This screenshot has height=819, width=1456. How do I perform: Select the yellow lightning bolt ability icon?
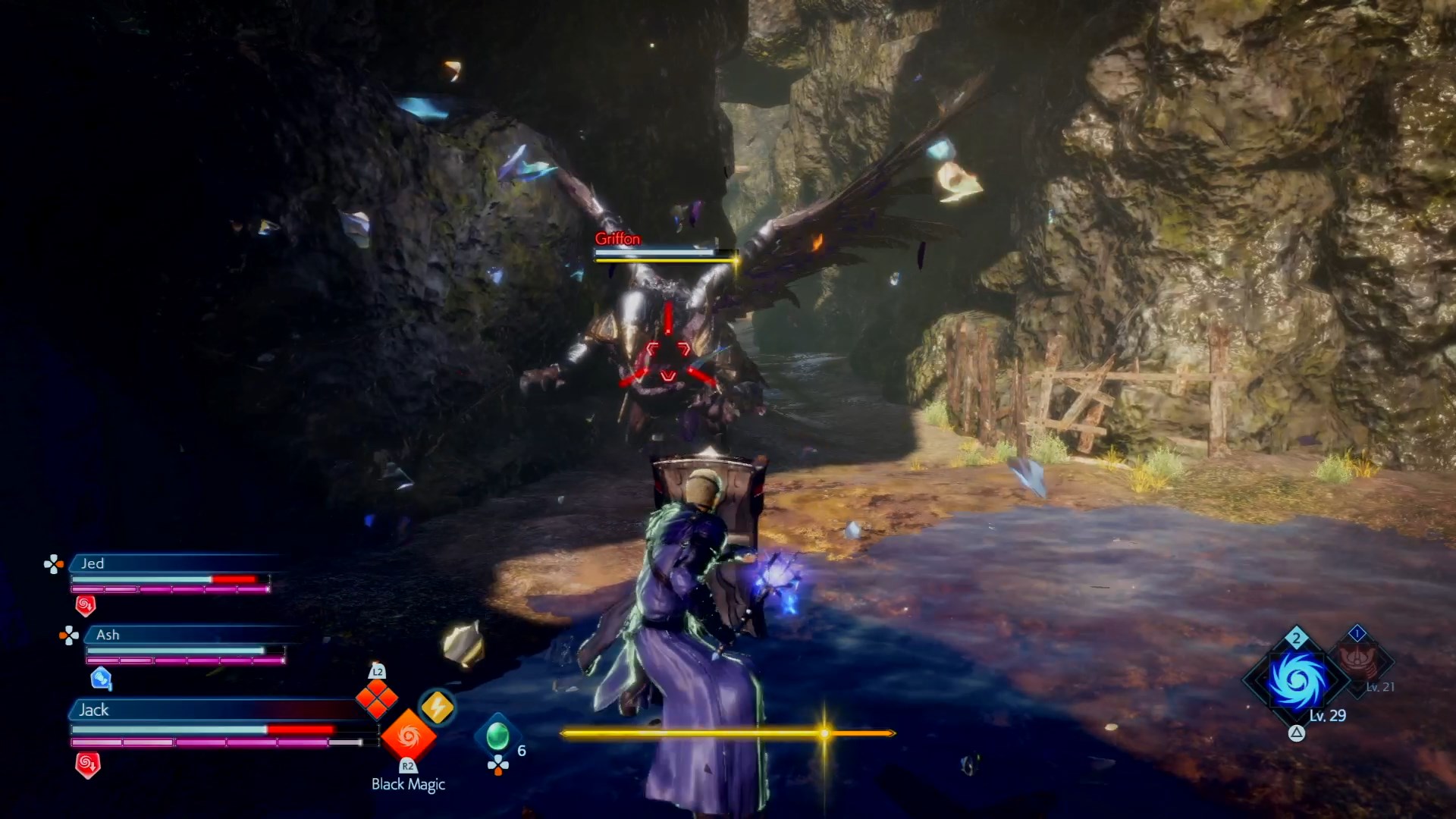(437, 708)
